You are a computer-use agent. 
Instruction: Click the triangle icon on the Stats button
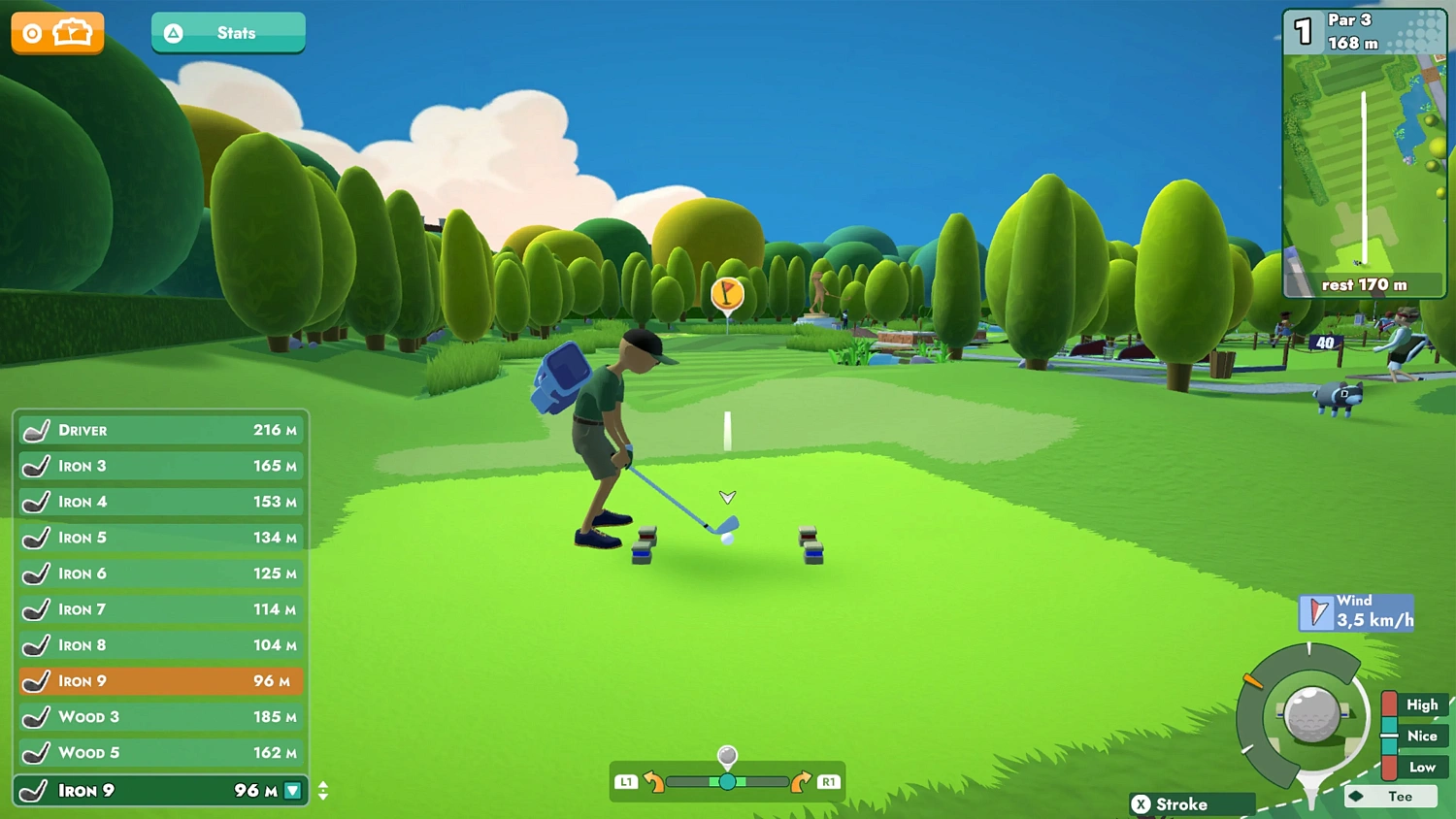coord(174,32)
